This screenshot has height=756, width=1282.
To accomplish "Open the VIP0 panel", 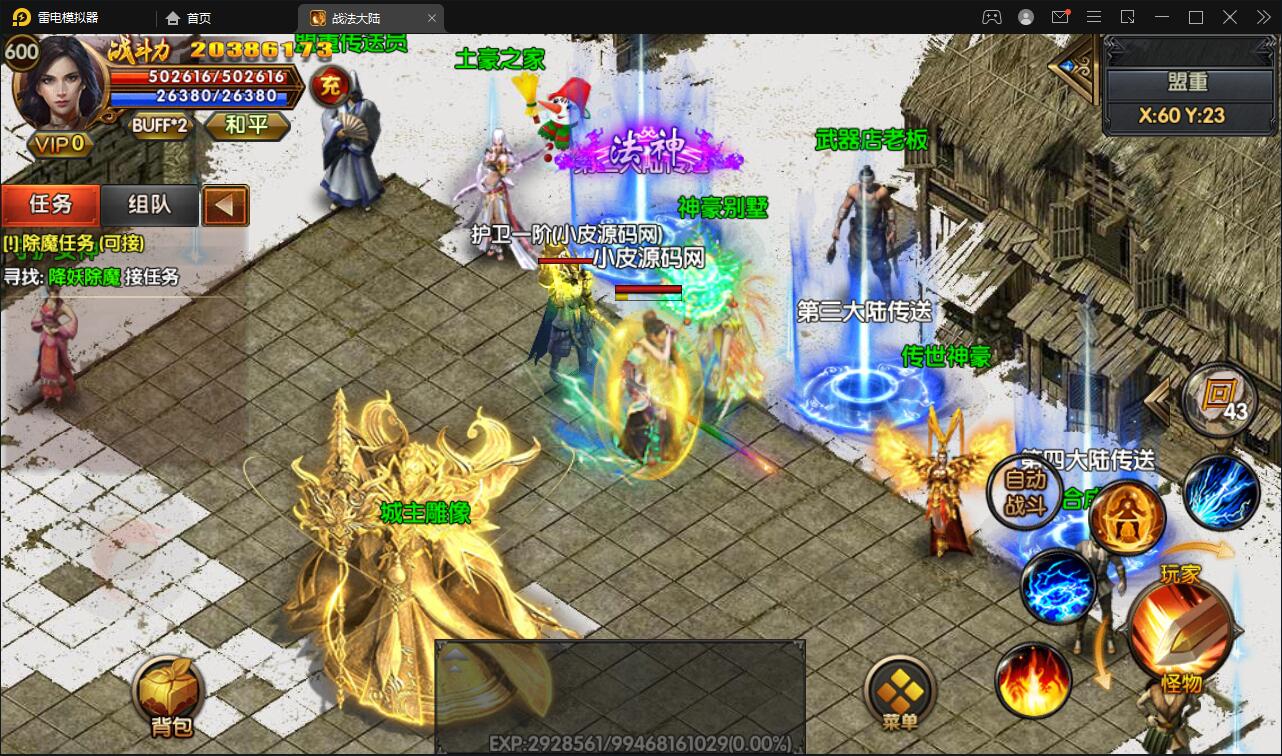I will click(60, 144).
